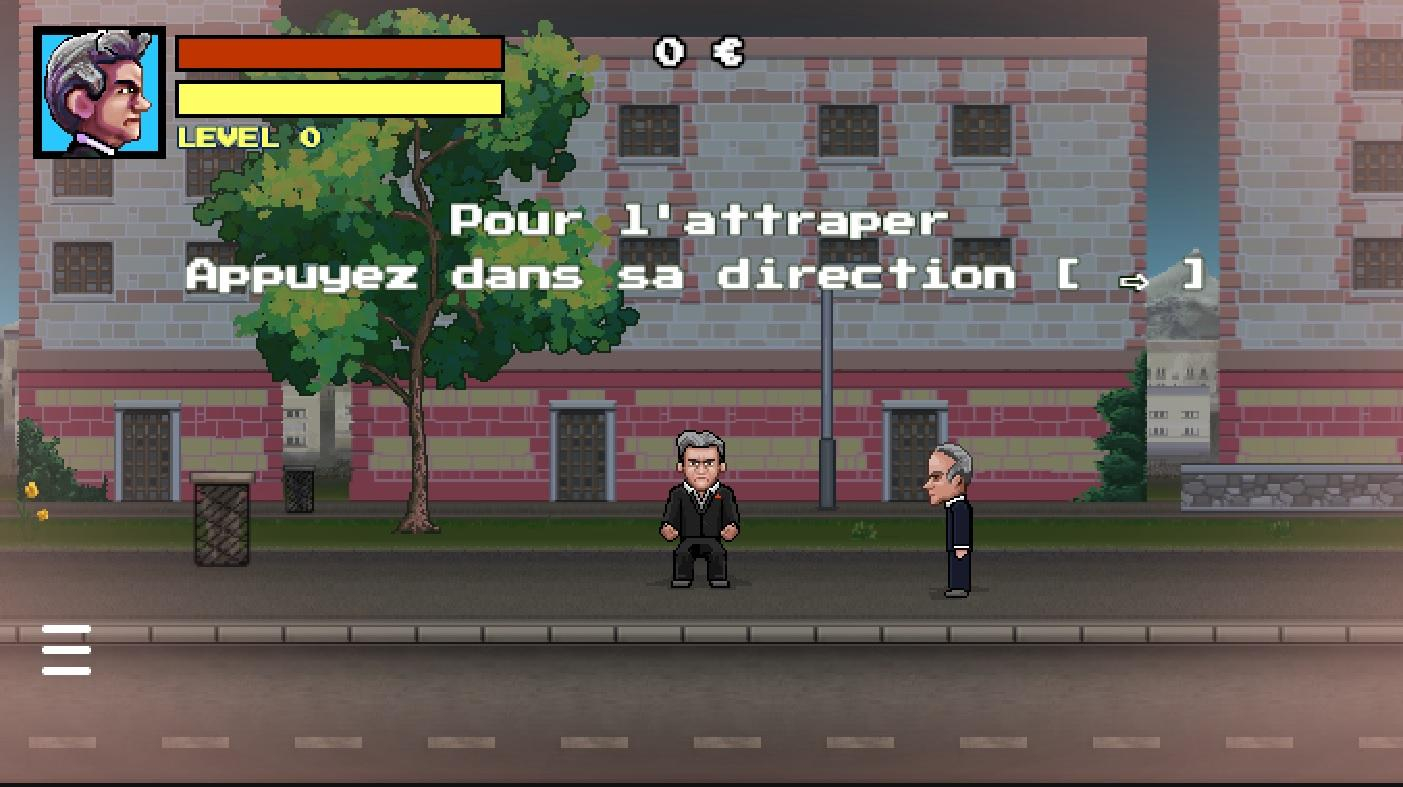Toggle the red health bar display
The image size is (1403, 787).
tap(338, 53)
